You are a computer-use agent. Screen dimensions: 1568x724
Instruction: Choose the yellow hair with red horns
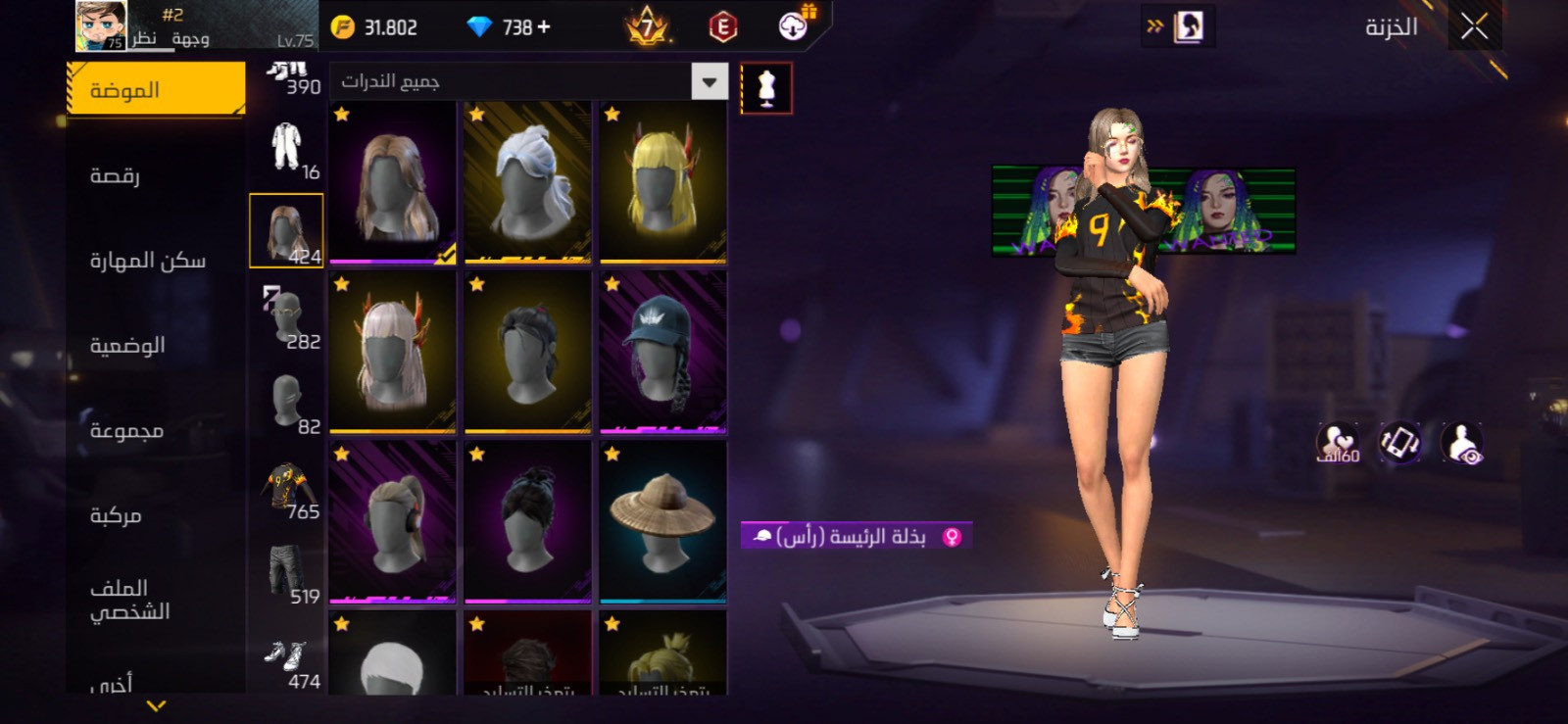(663, 182)
